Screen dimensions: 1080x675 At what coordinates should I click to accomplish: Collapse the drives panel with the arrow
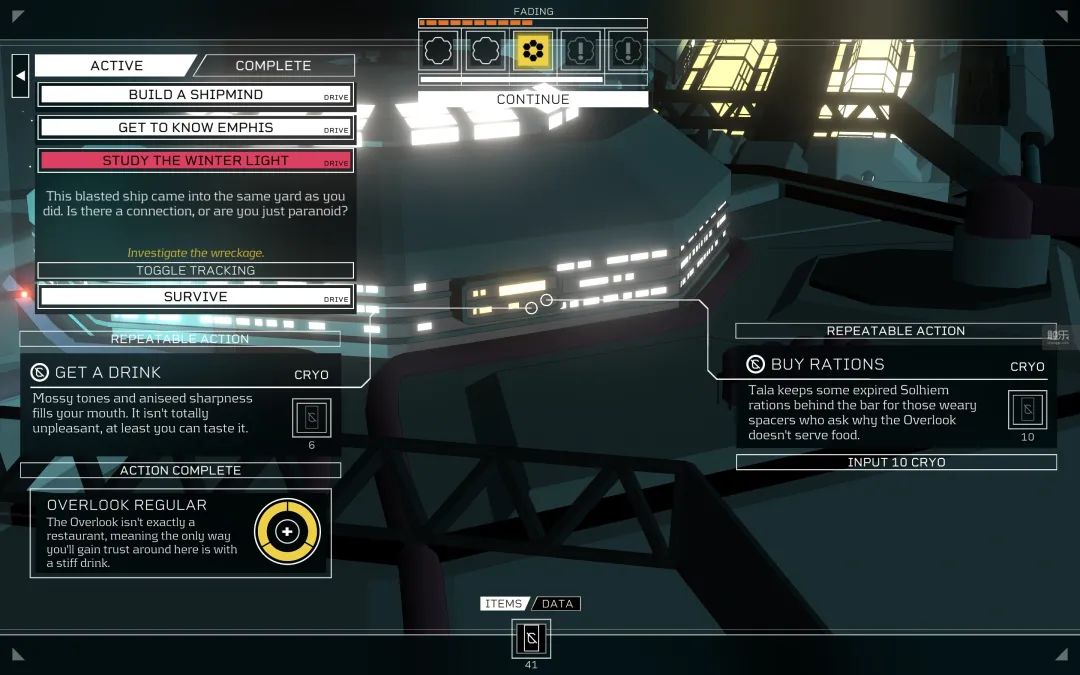click(20, 75)
